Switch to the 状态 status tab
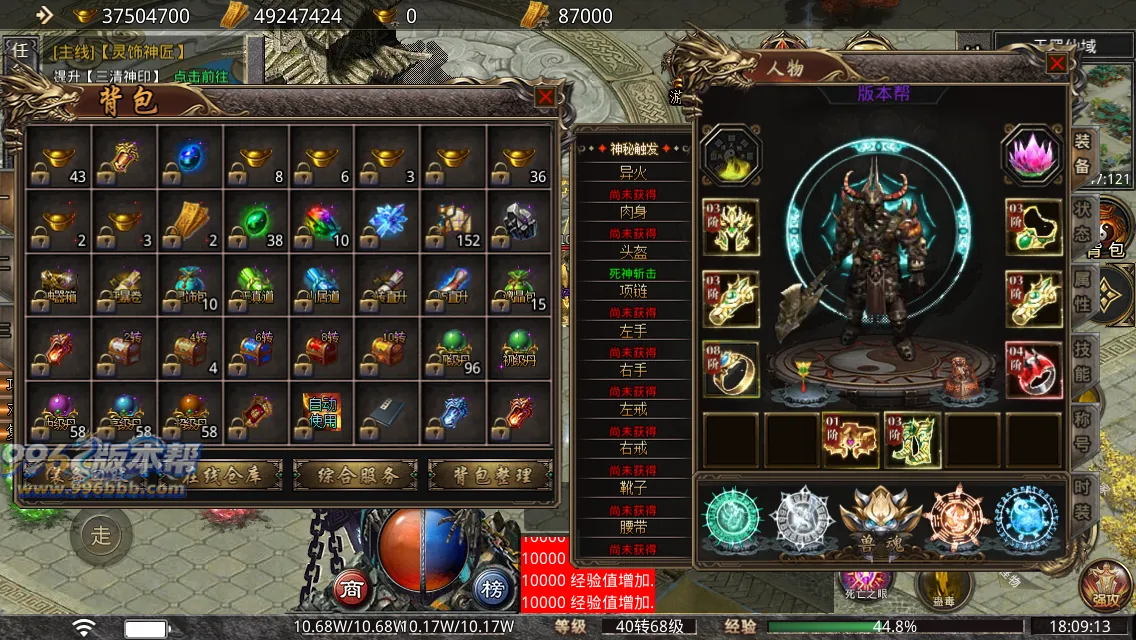 point(1082,219)
